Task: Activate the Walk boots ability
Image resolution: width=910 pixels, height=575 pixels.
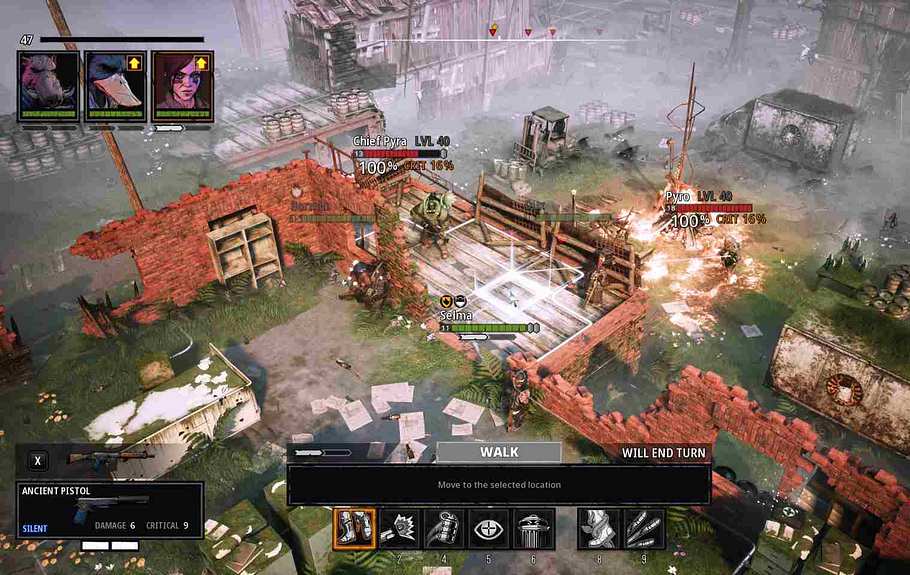Action: point(354,528)
